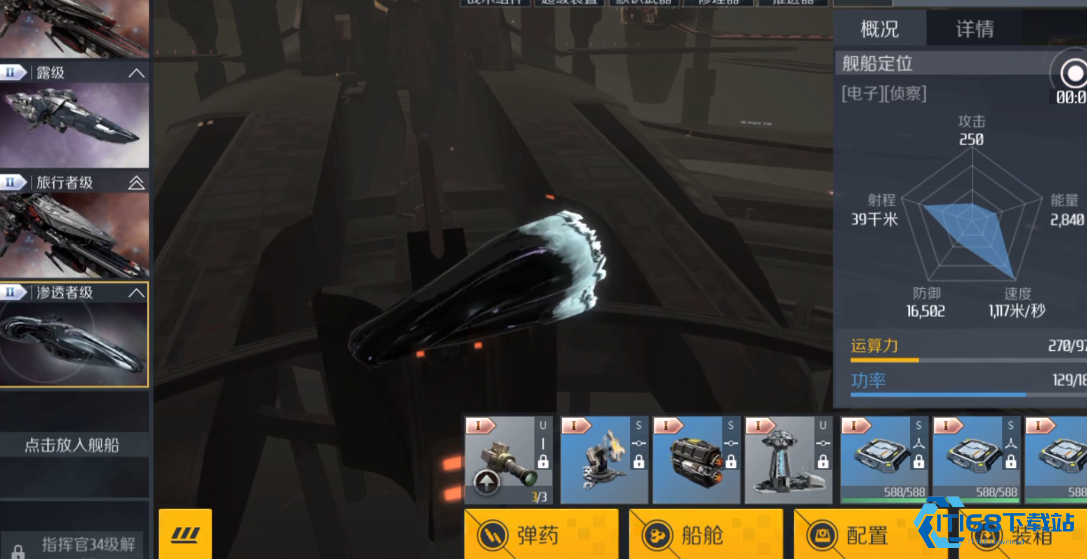This screenshot has height=559, width=1087.
Task: Select the tower-shaped module slot
Action: pos(789,460)
